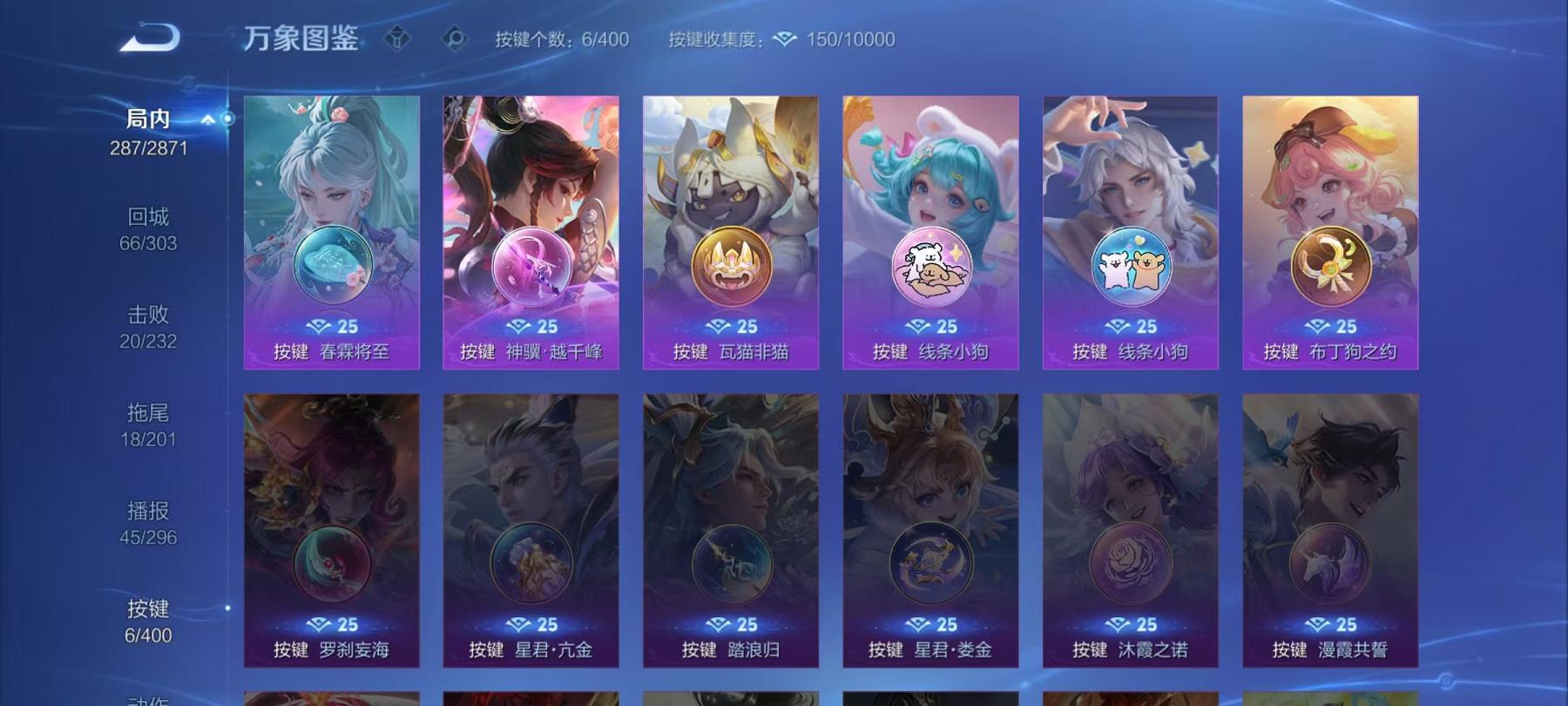Click the gem icon beside 按键收集度 counter

pyautogui.click(x=787, y=38)
